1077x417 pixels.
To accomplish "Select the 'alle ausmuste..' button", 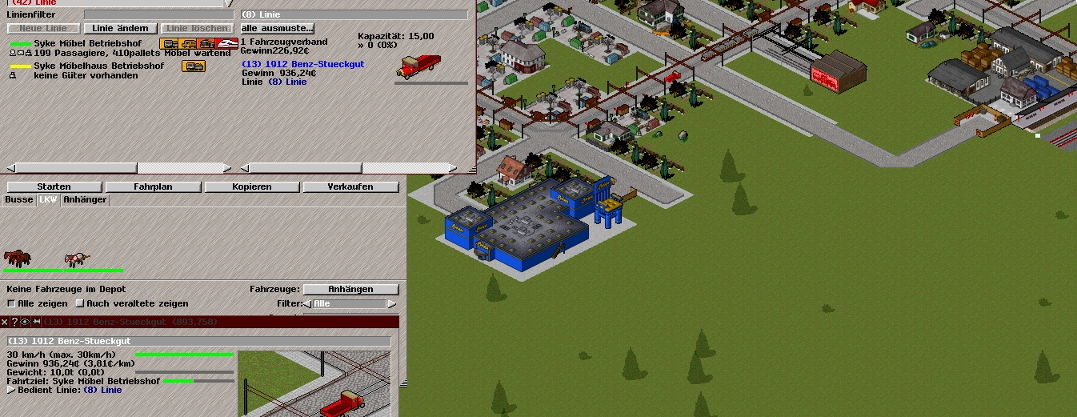I will 278,28.
